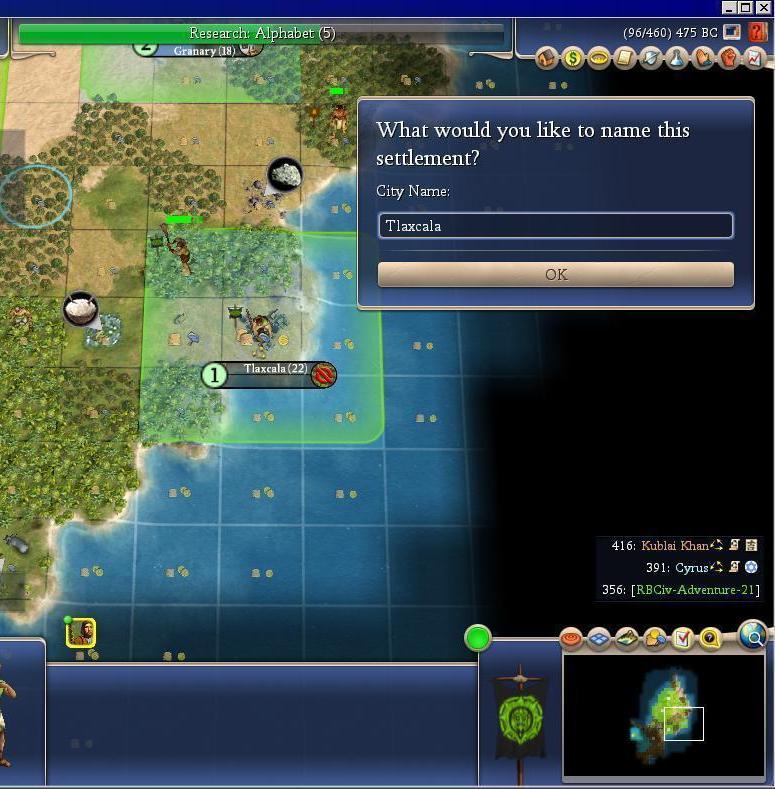Confirm the settlement name with OK
The image size is (775, 789).
(555, 274)
